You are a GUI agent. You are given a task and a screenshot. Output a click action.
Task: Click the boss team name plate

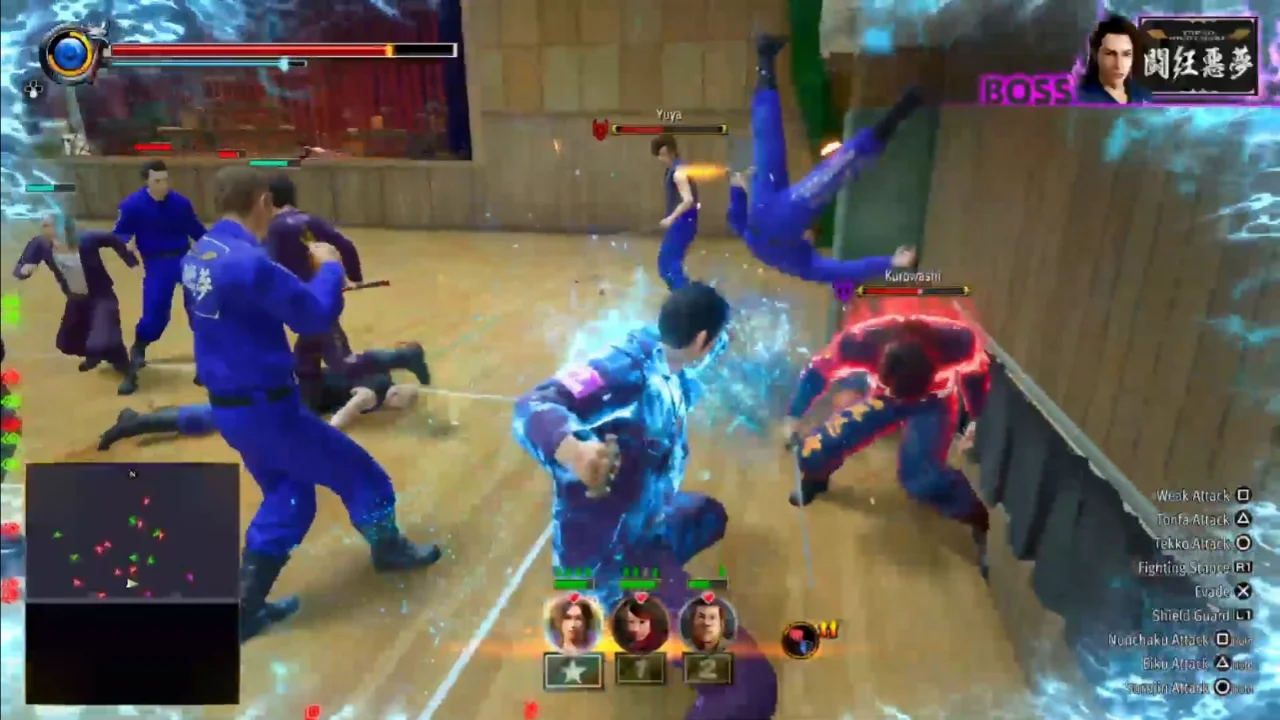[x=1200, y=56]
